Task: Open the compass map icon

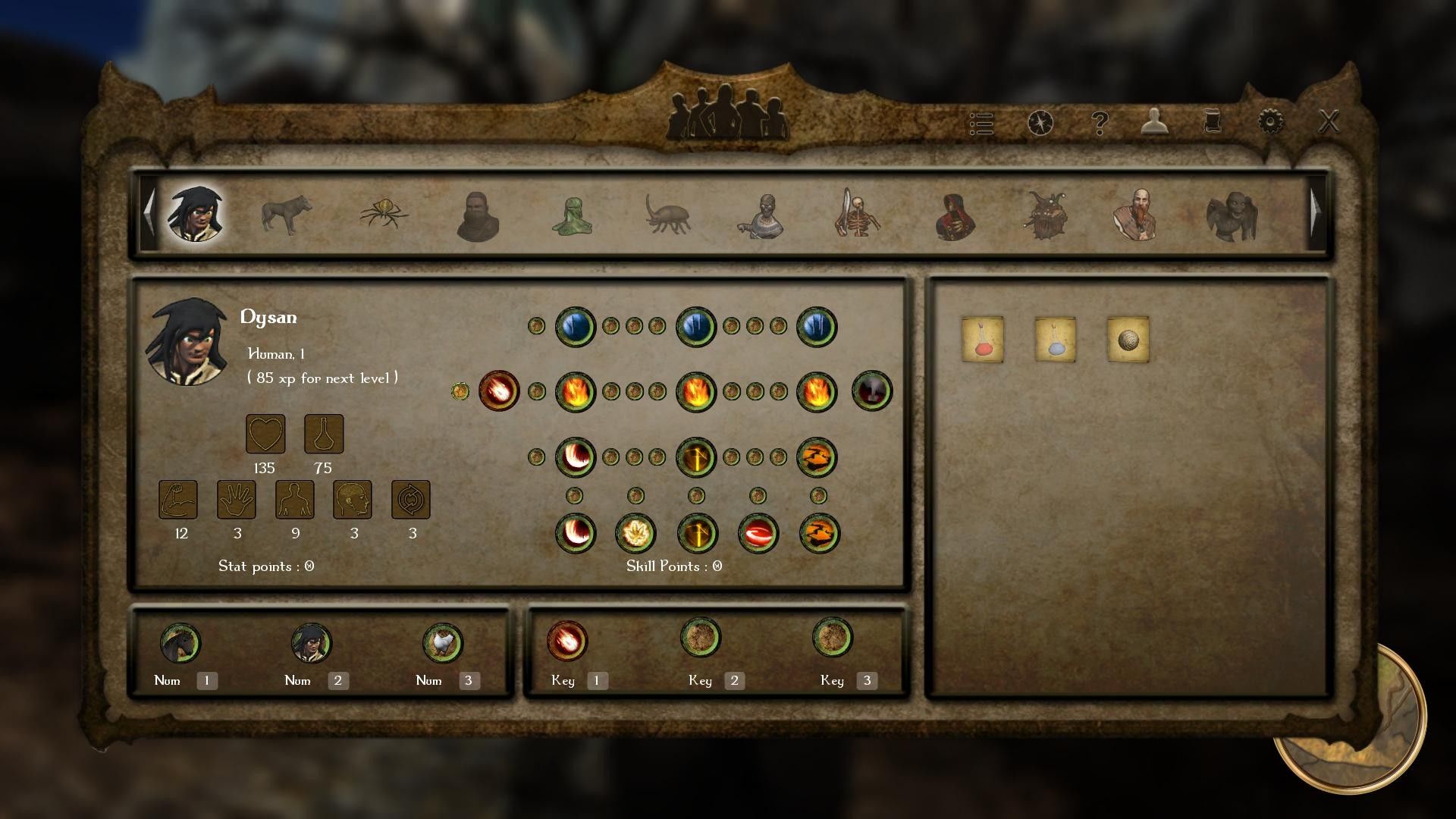Action: [1040, 122]
